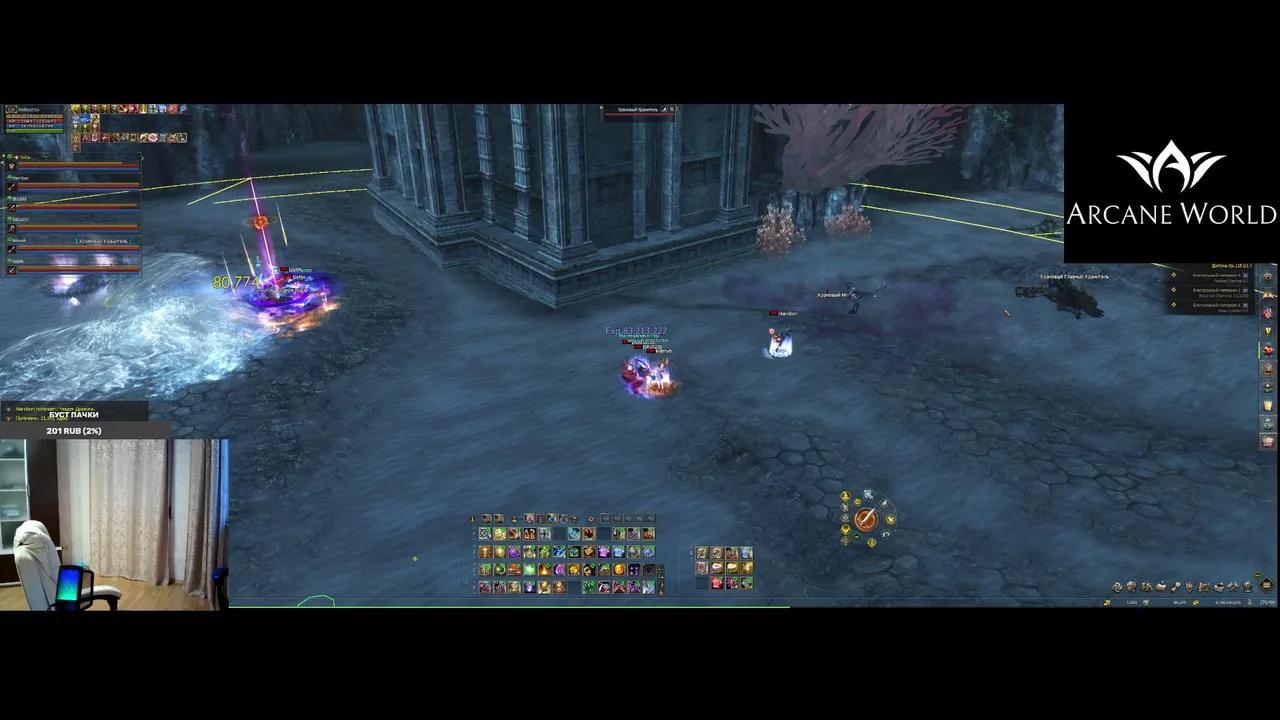Start auto-hunt on the circular wheel control
Image resolution: width=1280 pixels, height=720 pixels.
click(867, 520)
